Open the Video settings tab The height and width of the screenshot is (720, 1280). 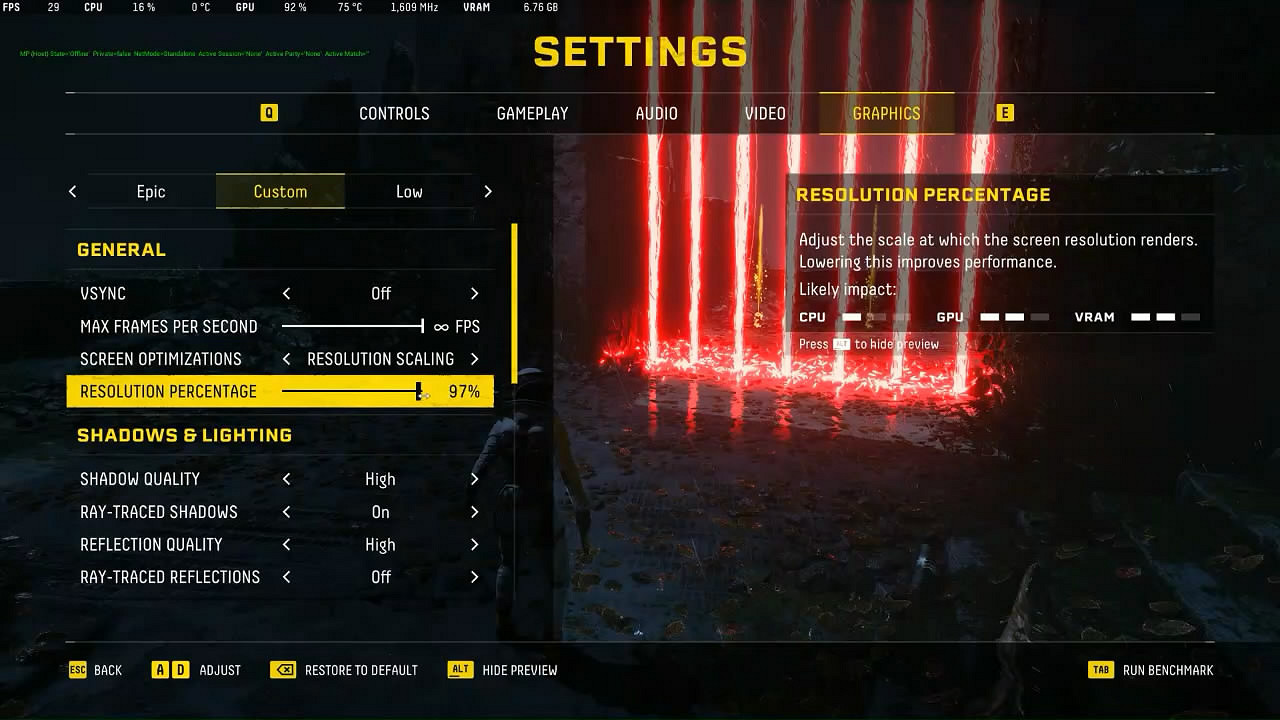764,113
